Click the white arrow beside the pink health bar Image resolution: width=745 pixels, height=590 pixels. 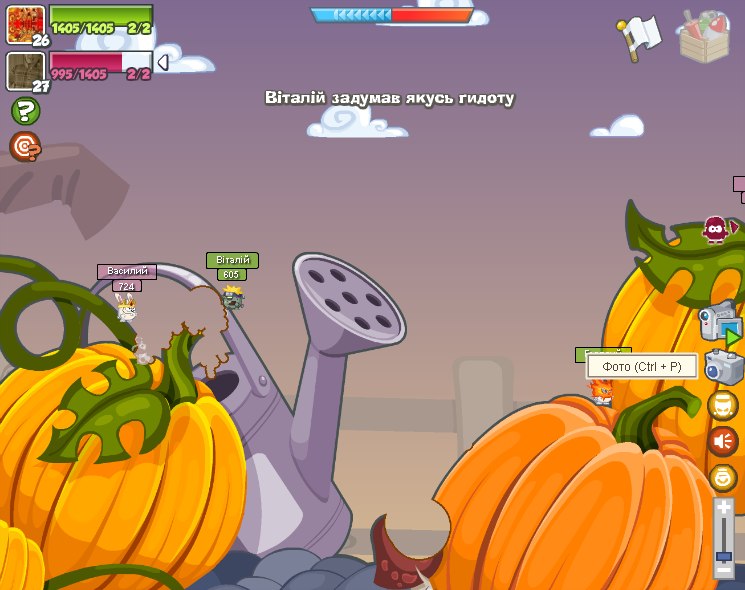coord(162,63)
